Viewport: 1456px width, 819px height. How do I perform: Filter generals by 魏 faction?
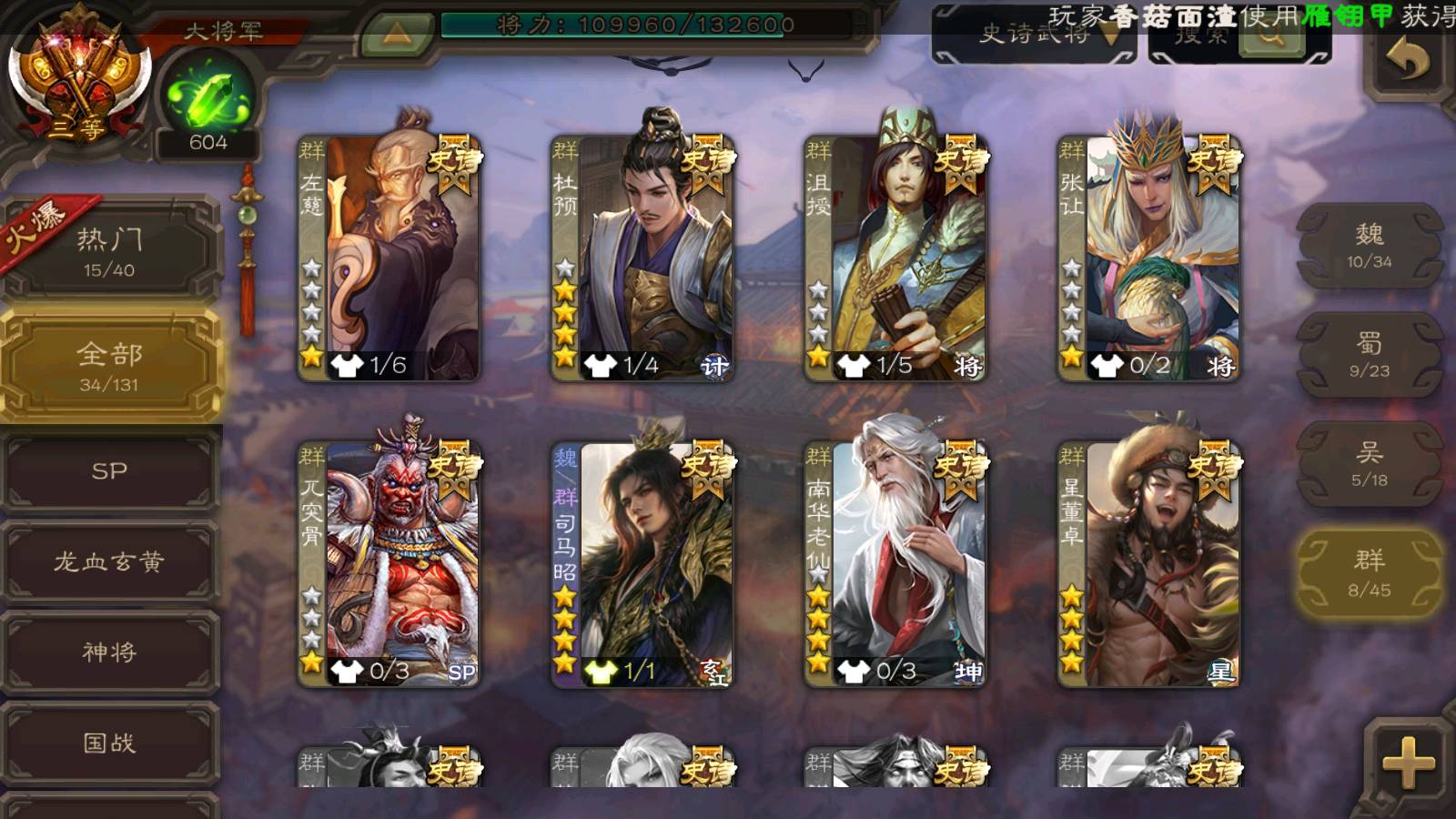[x=1369, y=246]
